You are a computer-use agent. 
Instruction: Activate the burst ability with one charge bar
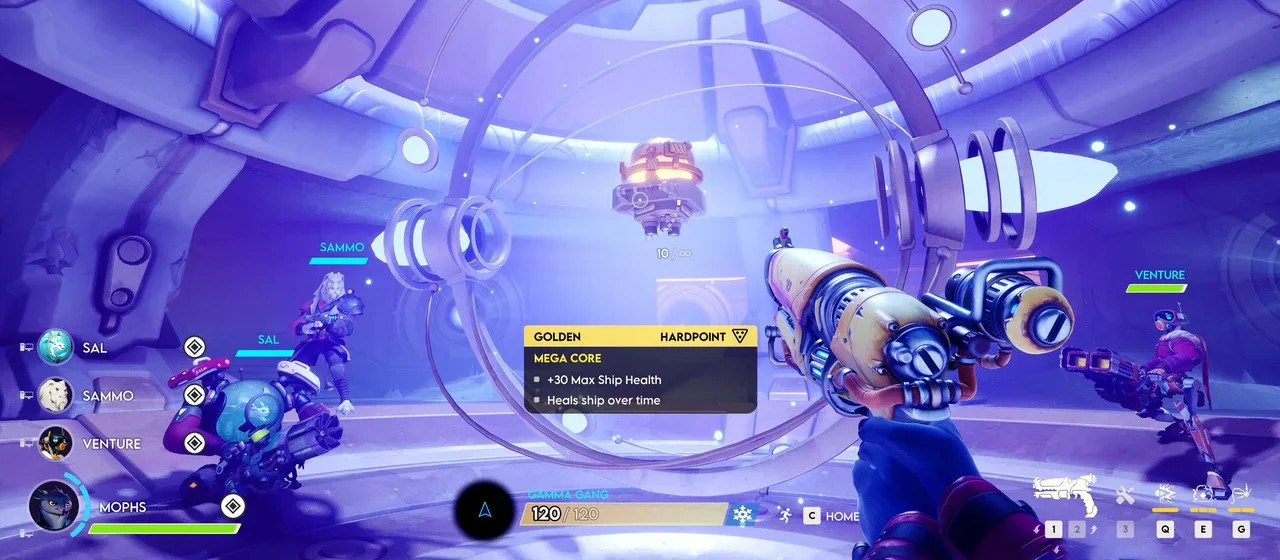tap(1166, 494)
